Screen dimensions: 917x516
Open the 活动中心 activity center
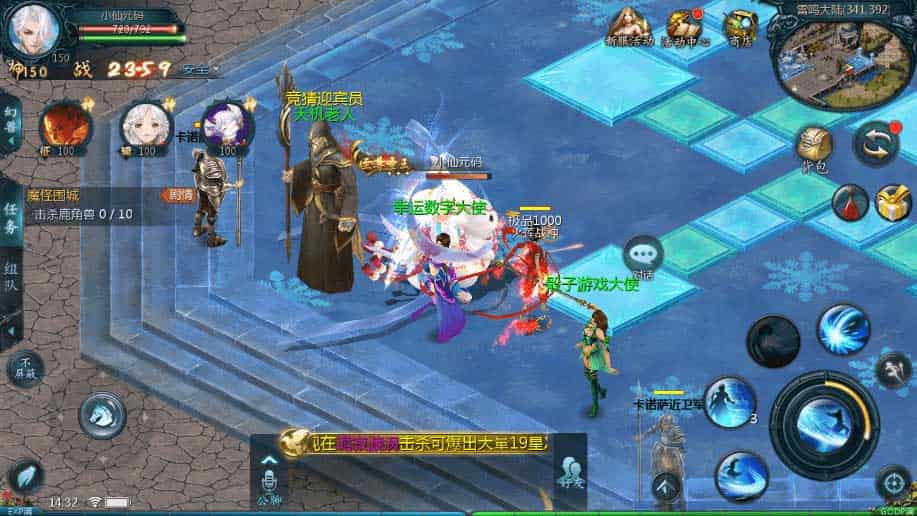(x=685, y=27)
